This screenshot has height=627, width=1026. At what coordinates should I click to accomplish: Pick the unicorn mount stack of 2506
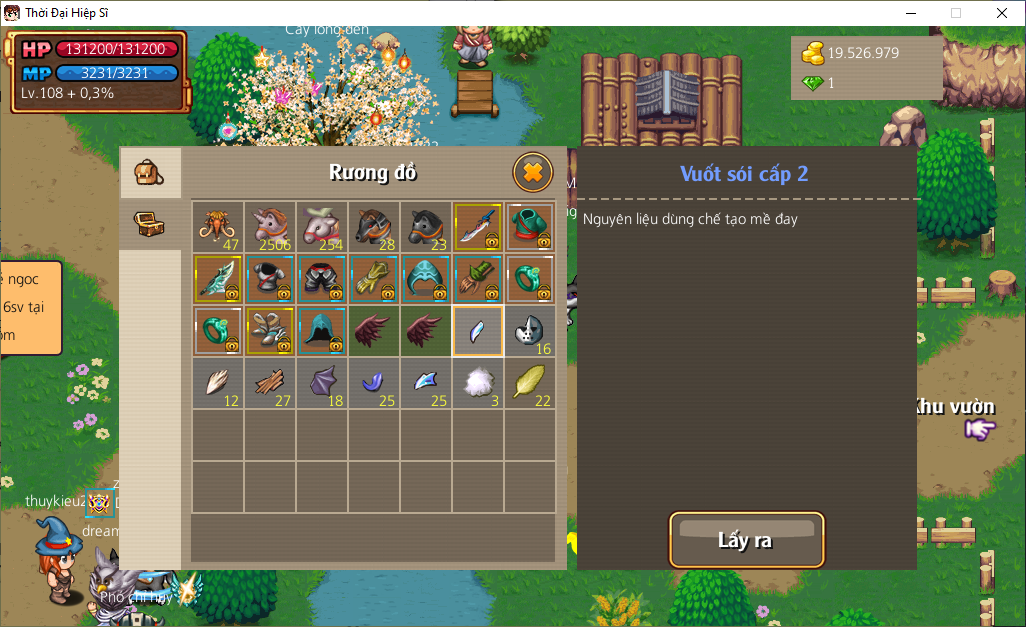270,227
